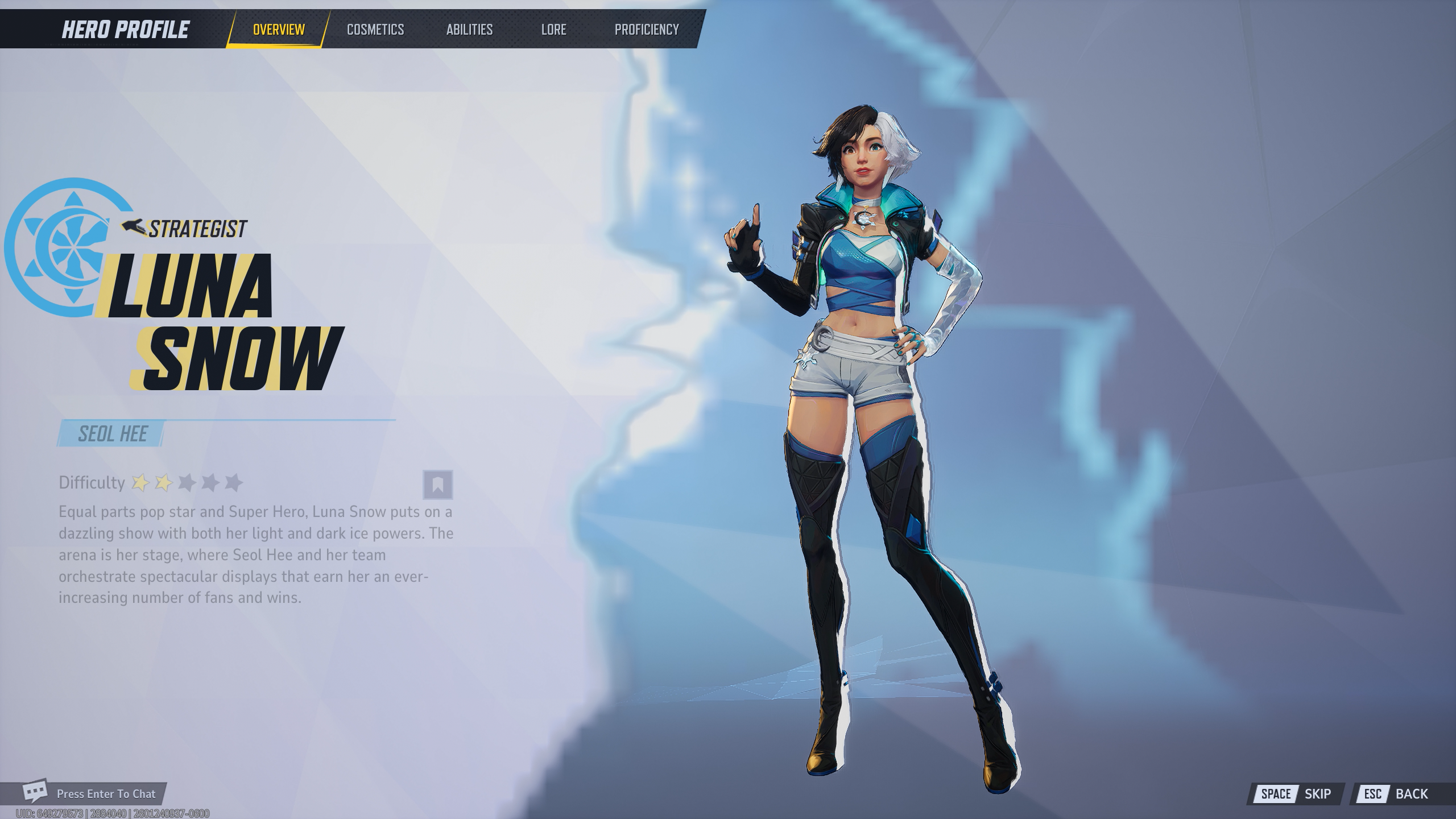
Task: Open the chat box
Action: click(91, 793)
